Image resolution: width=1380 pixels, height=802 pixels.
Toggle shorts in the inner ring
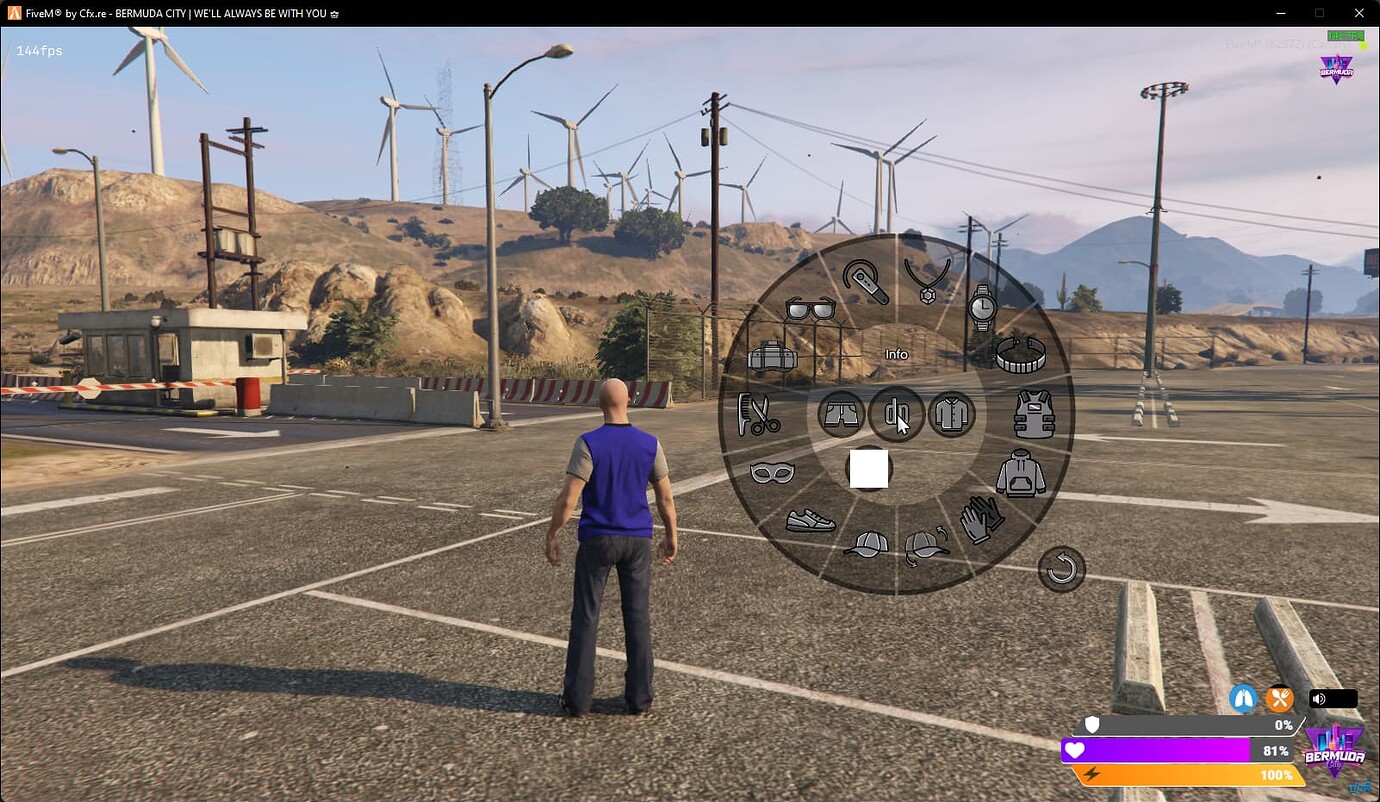tap(841, 413)
